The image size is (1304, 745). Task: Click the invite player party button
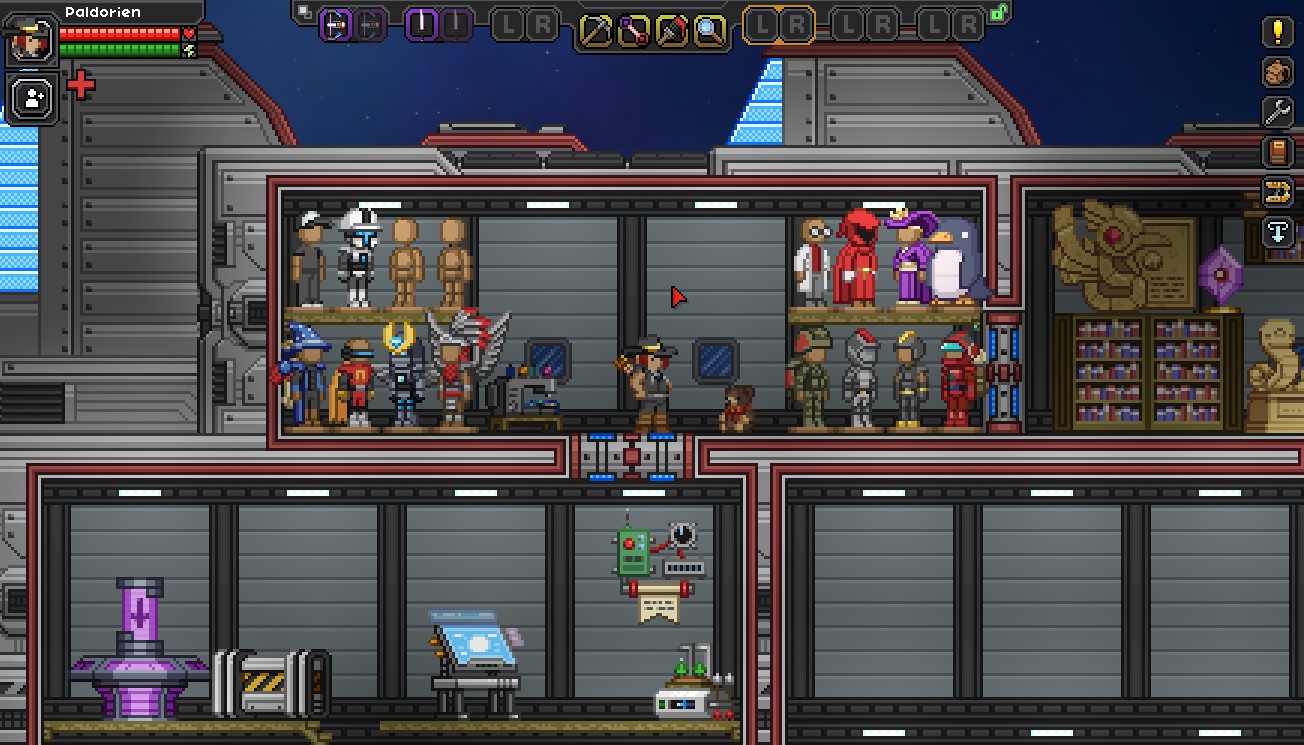(x=33, y=98)
